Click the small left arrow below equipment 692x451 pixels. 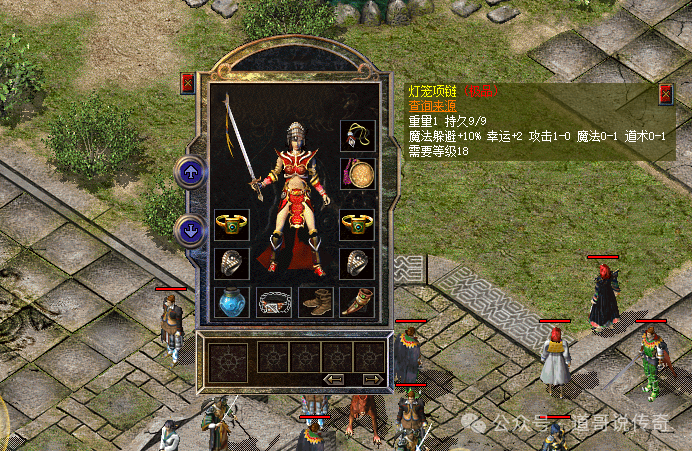tap(334, 378)
